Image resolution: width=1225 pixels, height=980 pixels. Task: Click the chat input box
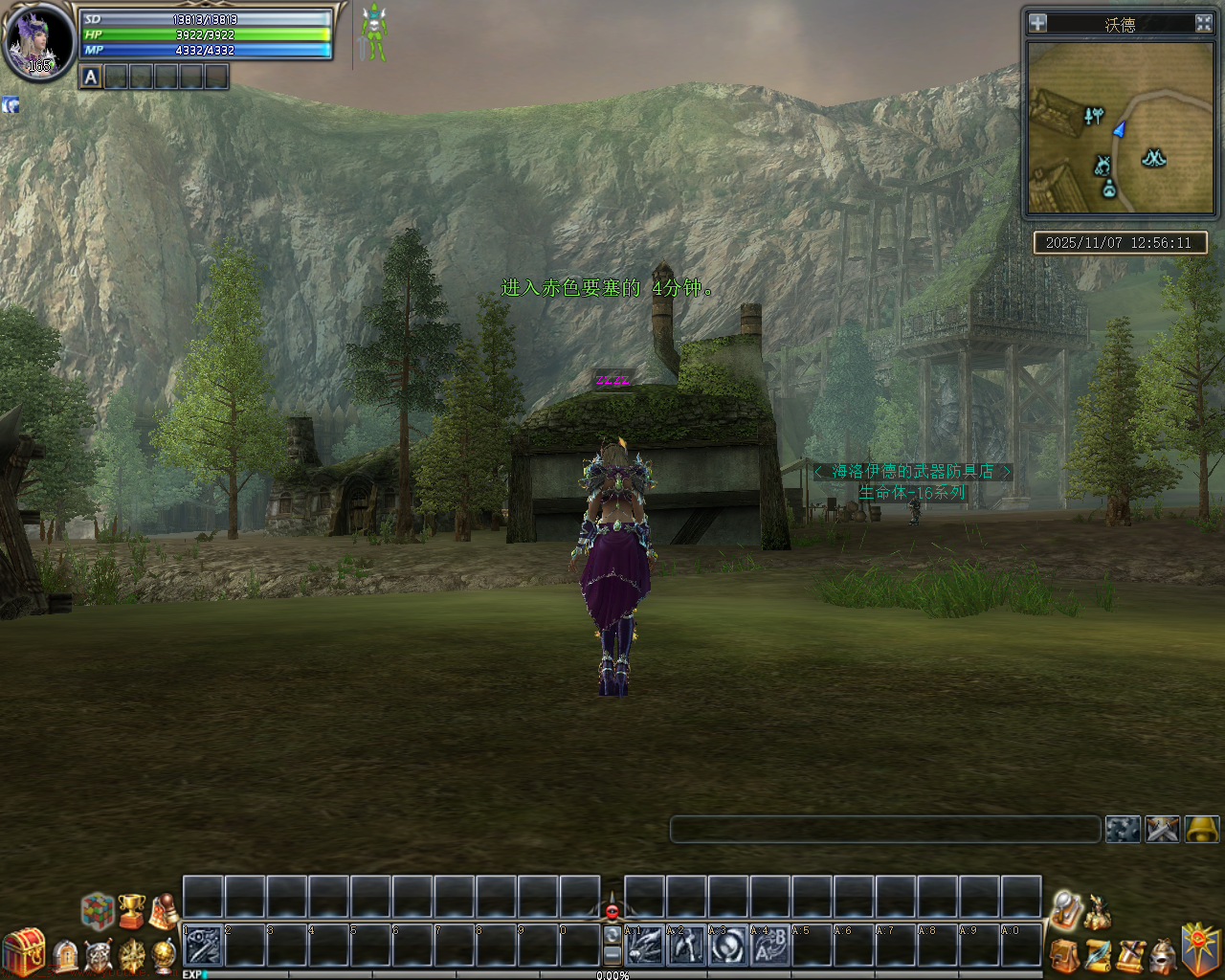point(884,829)
